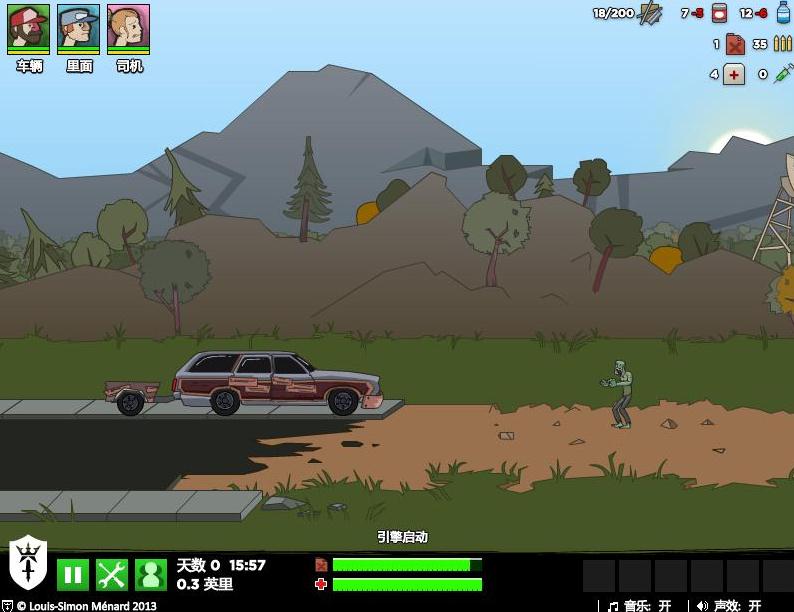Select the bald driver portrait
Image resolution: width=794 pixels, height=612 pixels.
click(x=128, y=27)
